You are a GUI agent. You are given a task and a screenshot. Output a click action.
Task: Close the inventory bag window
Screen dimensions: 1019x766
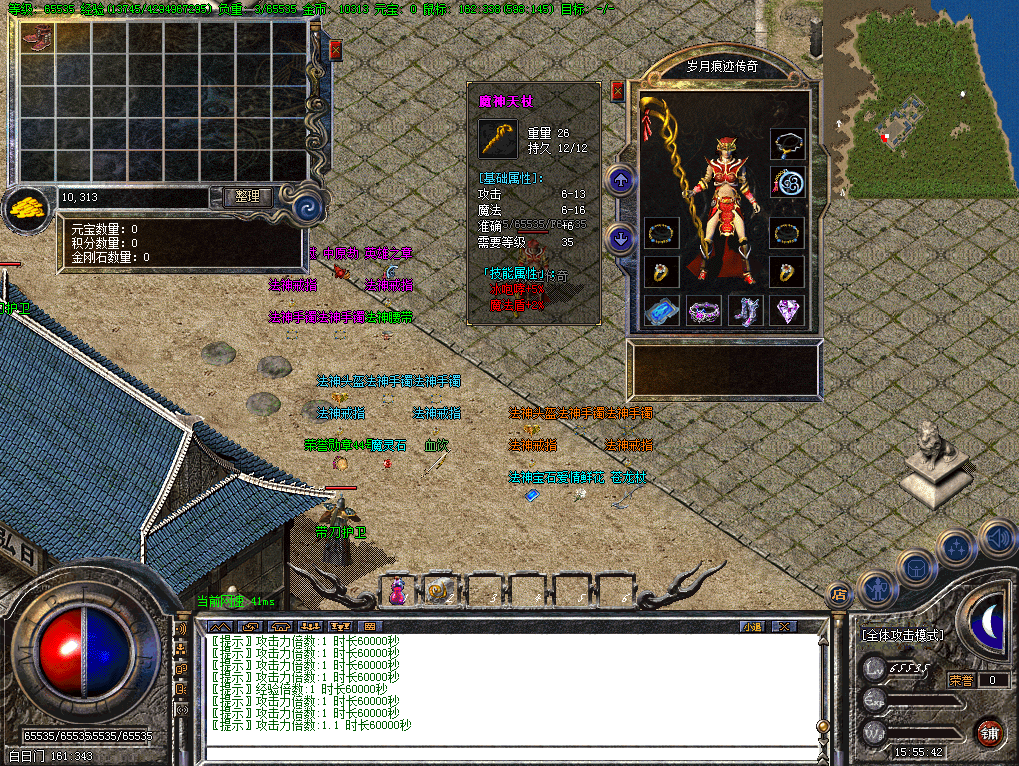pos(335,49)
